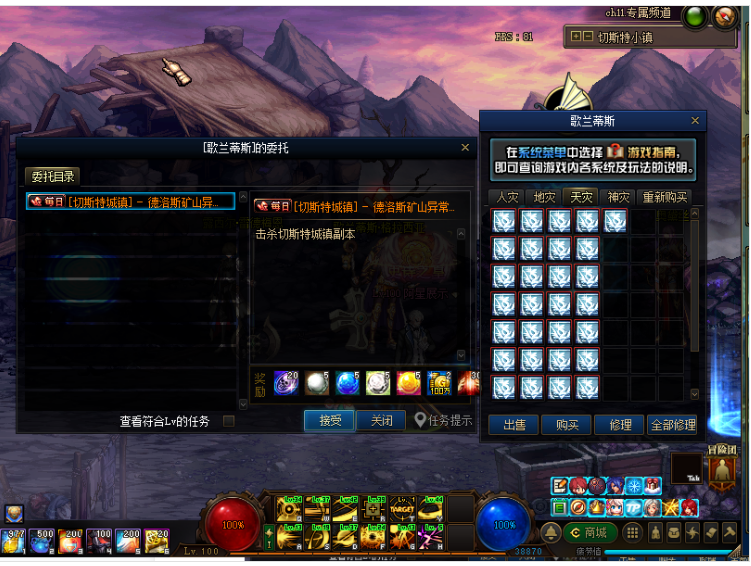Click the 100万 gold reward icon
751x566 pixels.
438,382
